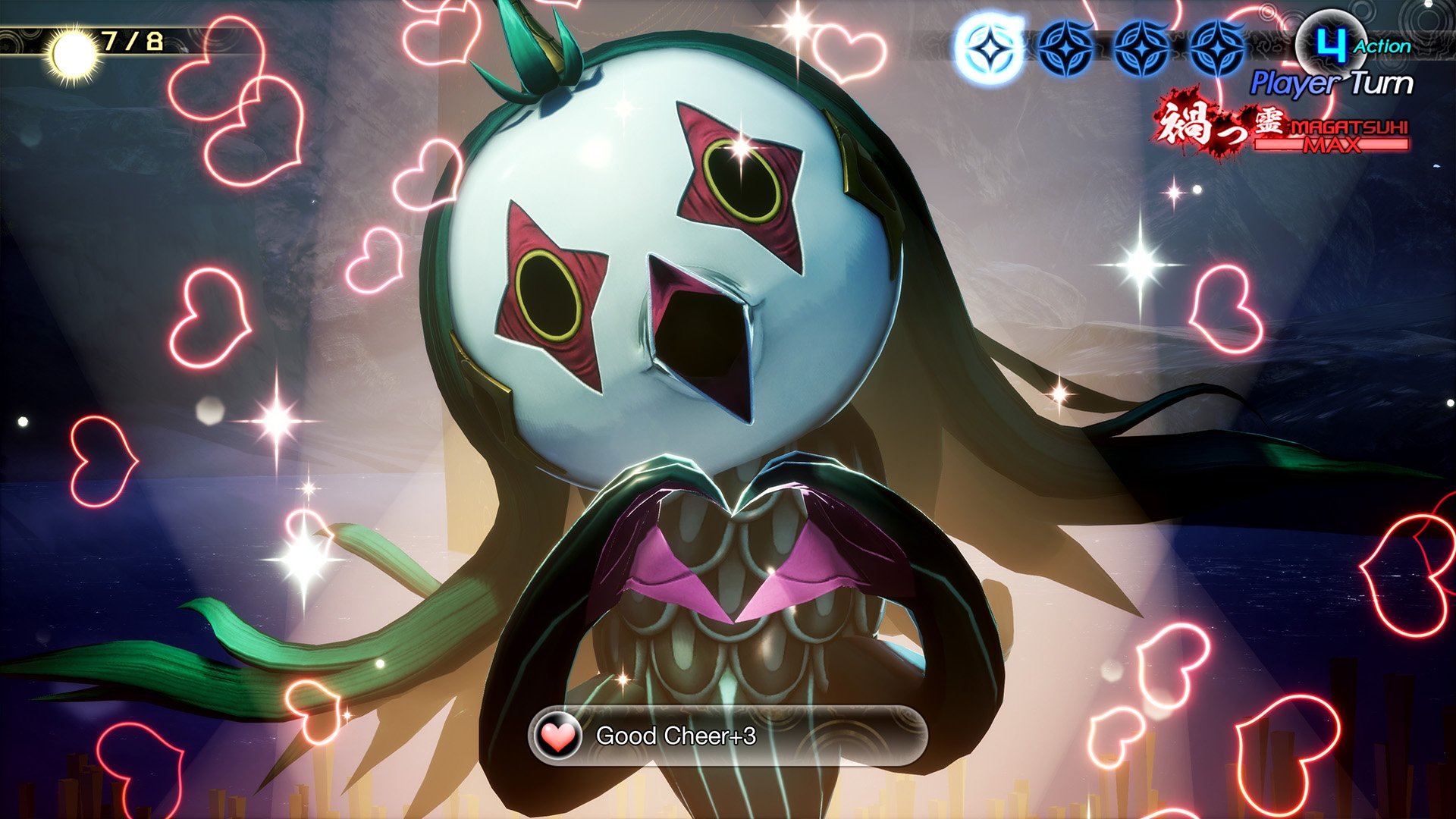Click the second blue Press Turn icon
1456x819 pixels.
coord(1065,47)
